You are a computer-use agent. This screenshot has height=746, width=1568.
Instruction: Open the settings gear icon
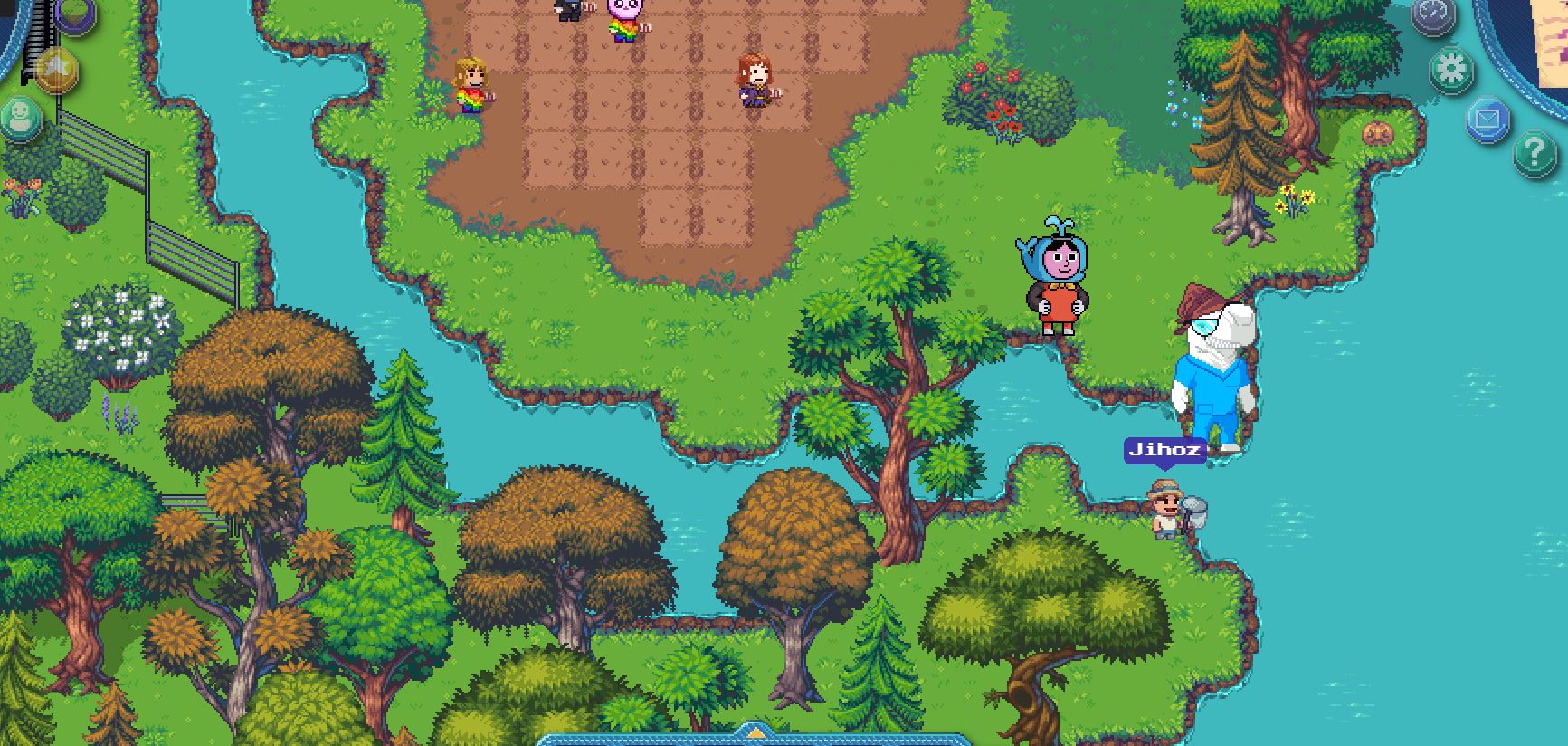click(1451, 68)
